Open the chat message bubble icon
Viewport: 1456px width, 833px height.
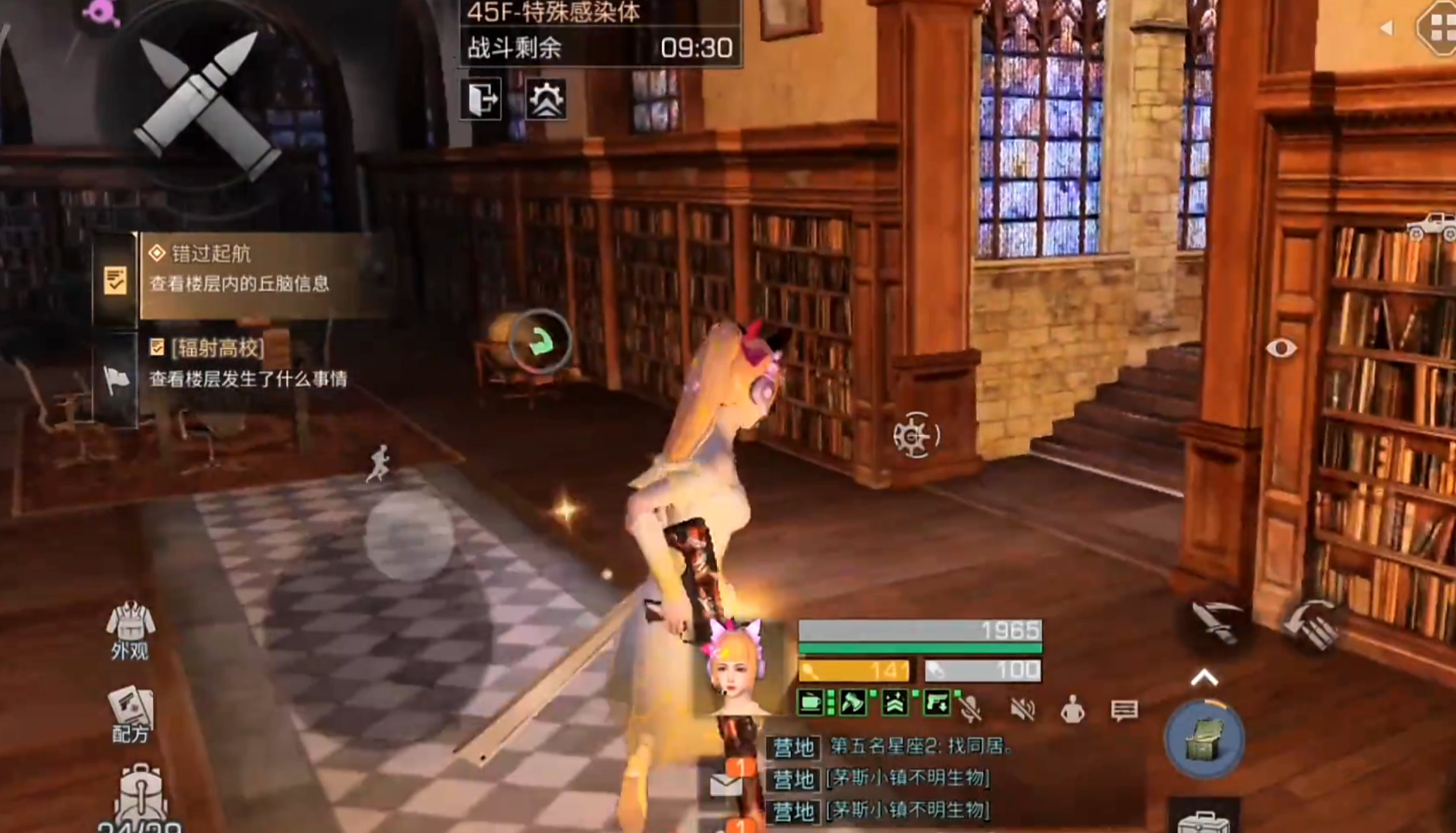tap(1124, 710)
